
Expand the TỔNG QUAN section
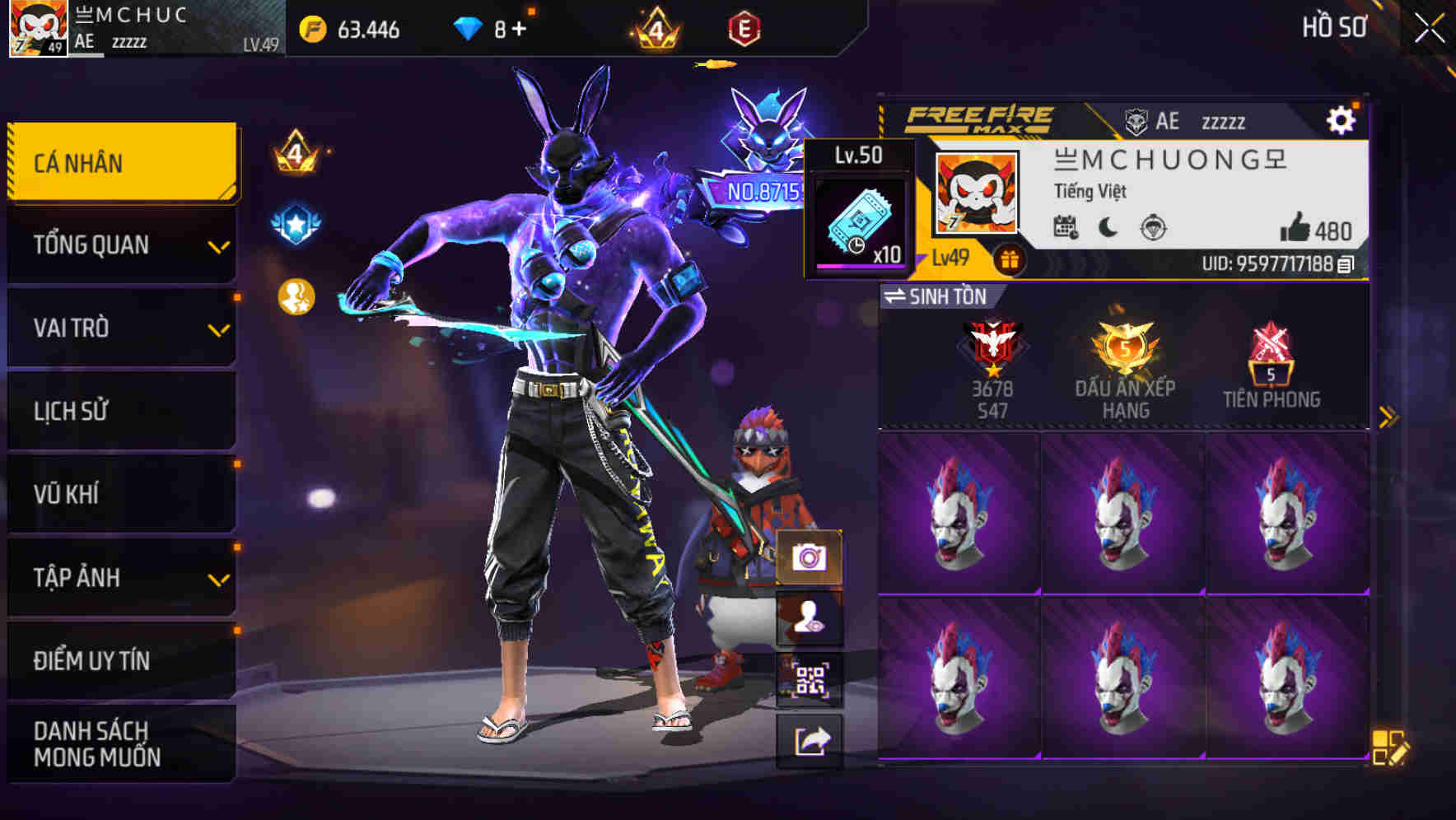120,245
